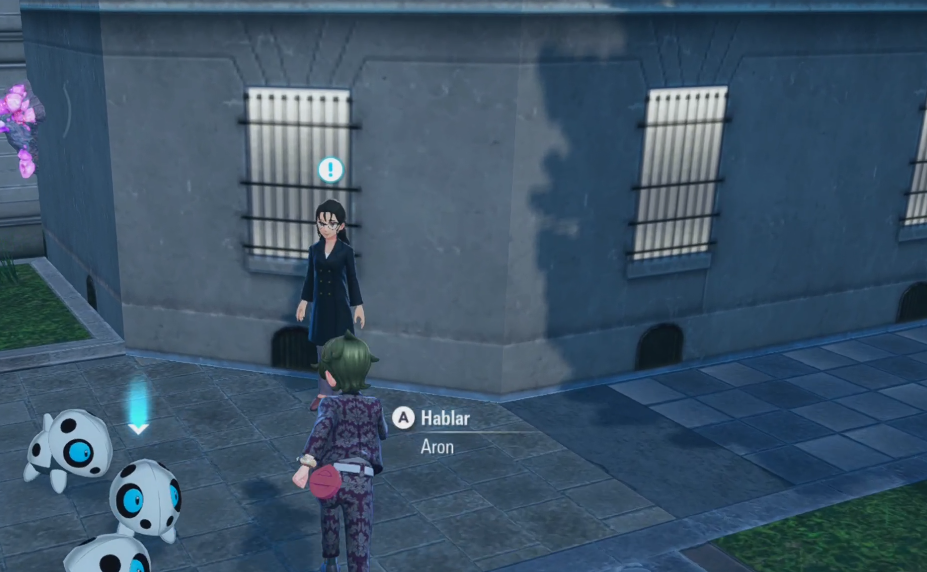The height and width of the screenshot is (572, 927).
Task: Select the blue arrow marker over Aron
Action: [x=138, y=408]
